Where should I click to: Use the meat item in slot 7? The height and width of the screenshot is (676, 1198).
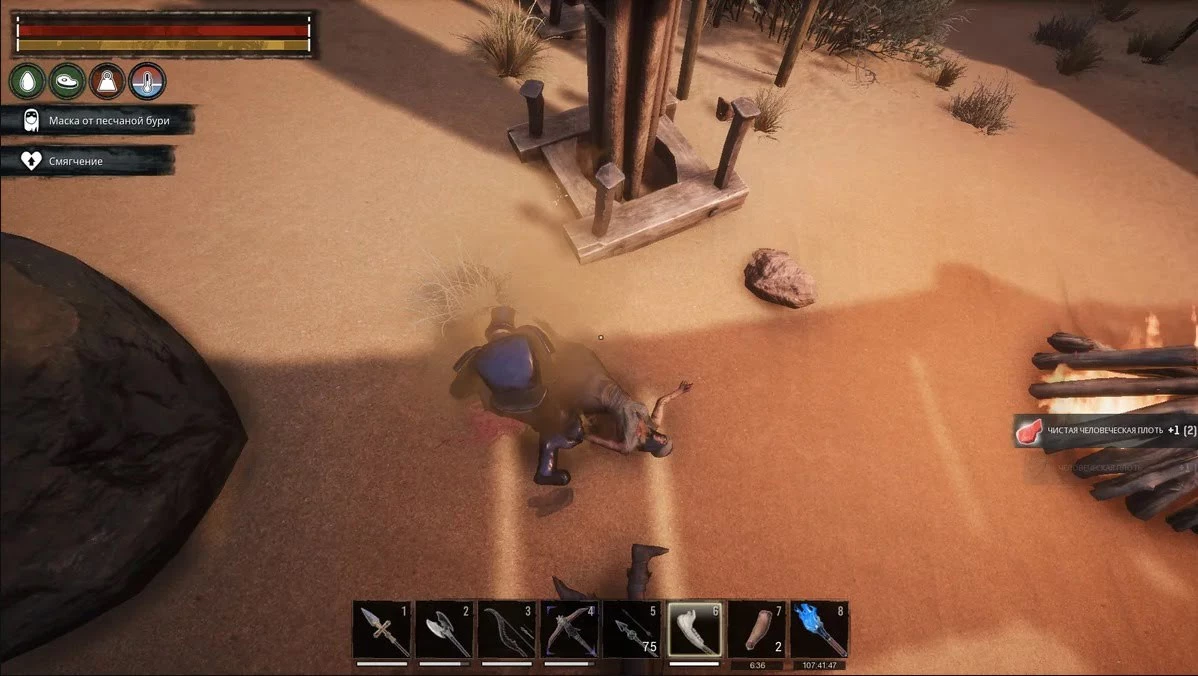[x=757, y=629]
